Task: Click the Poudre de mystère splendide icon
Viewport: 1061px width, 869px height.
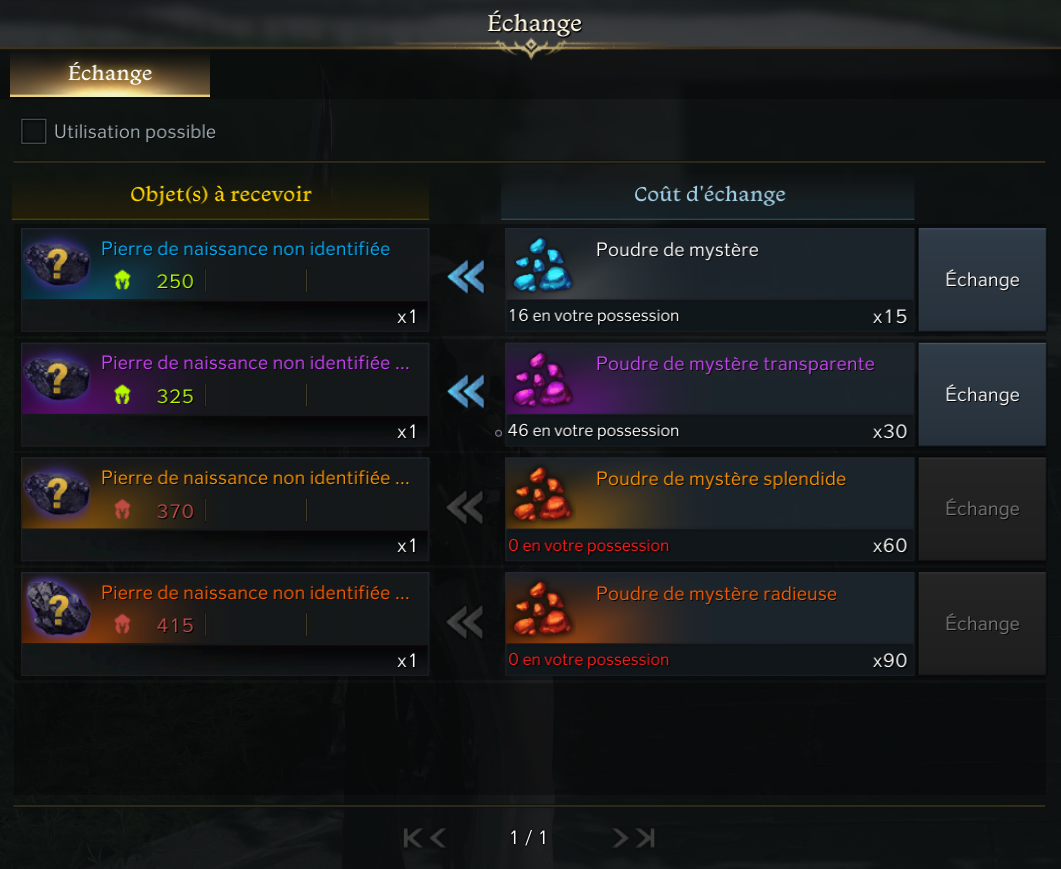Action: (x=542, y=496)
